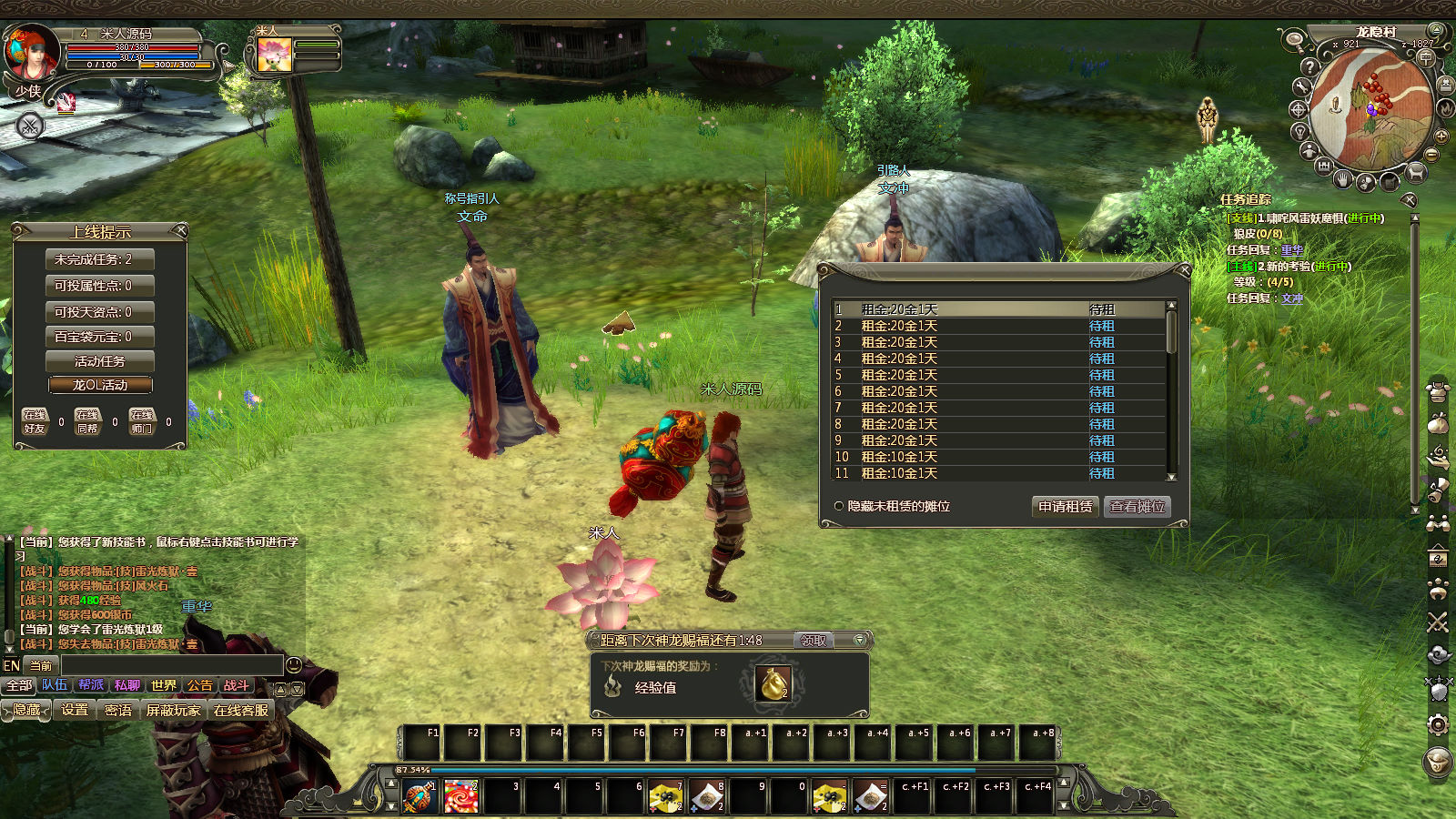The image size is (1456, 819).
Task: Close the stall rental window
Action: click(1184, 270)
